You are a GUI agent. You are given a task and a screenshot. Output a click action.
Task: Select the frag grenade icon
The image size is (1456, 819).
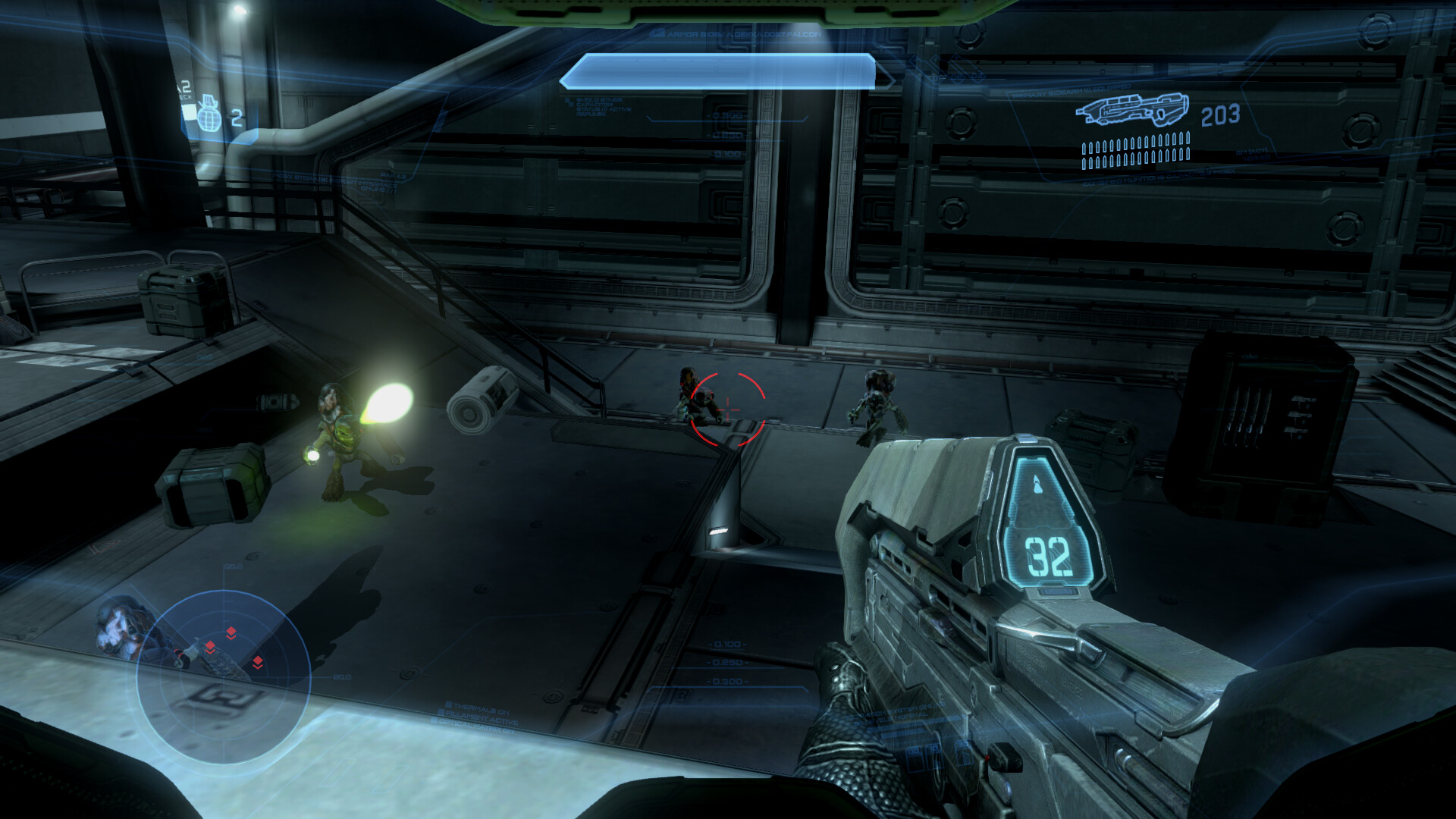pos(209,116)
